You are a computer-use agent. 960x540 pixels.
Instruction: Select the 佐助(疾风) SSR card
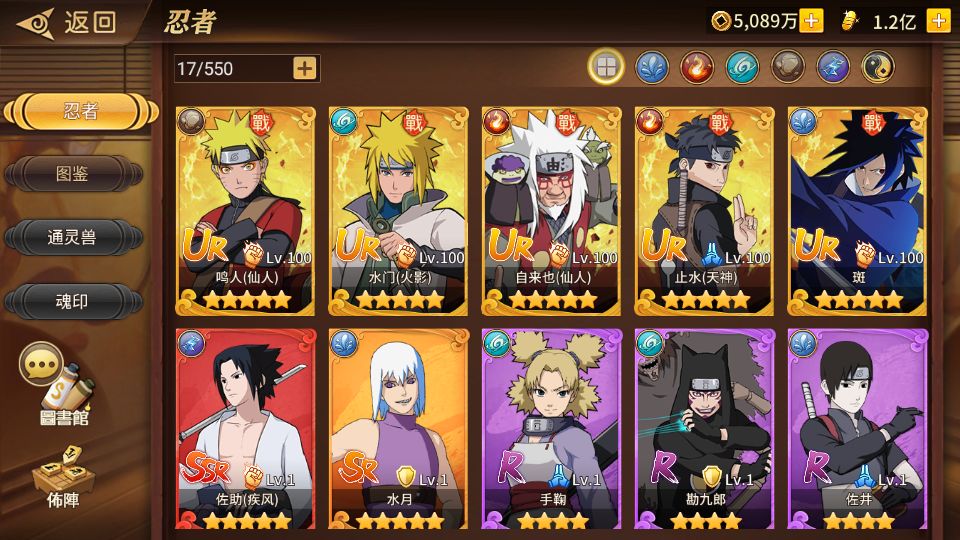click(x=246, y=430)
